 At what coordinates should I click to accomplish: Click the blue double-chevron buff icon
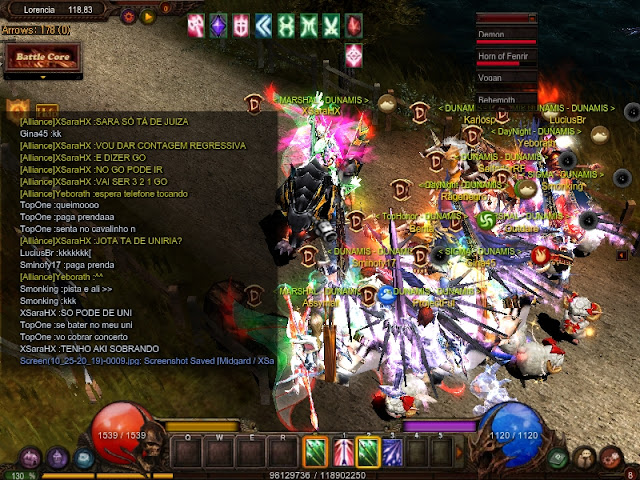pos(263,24)
